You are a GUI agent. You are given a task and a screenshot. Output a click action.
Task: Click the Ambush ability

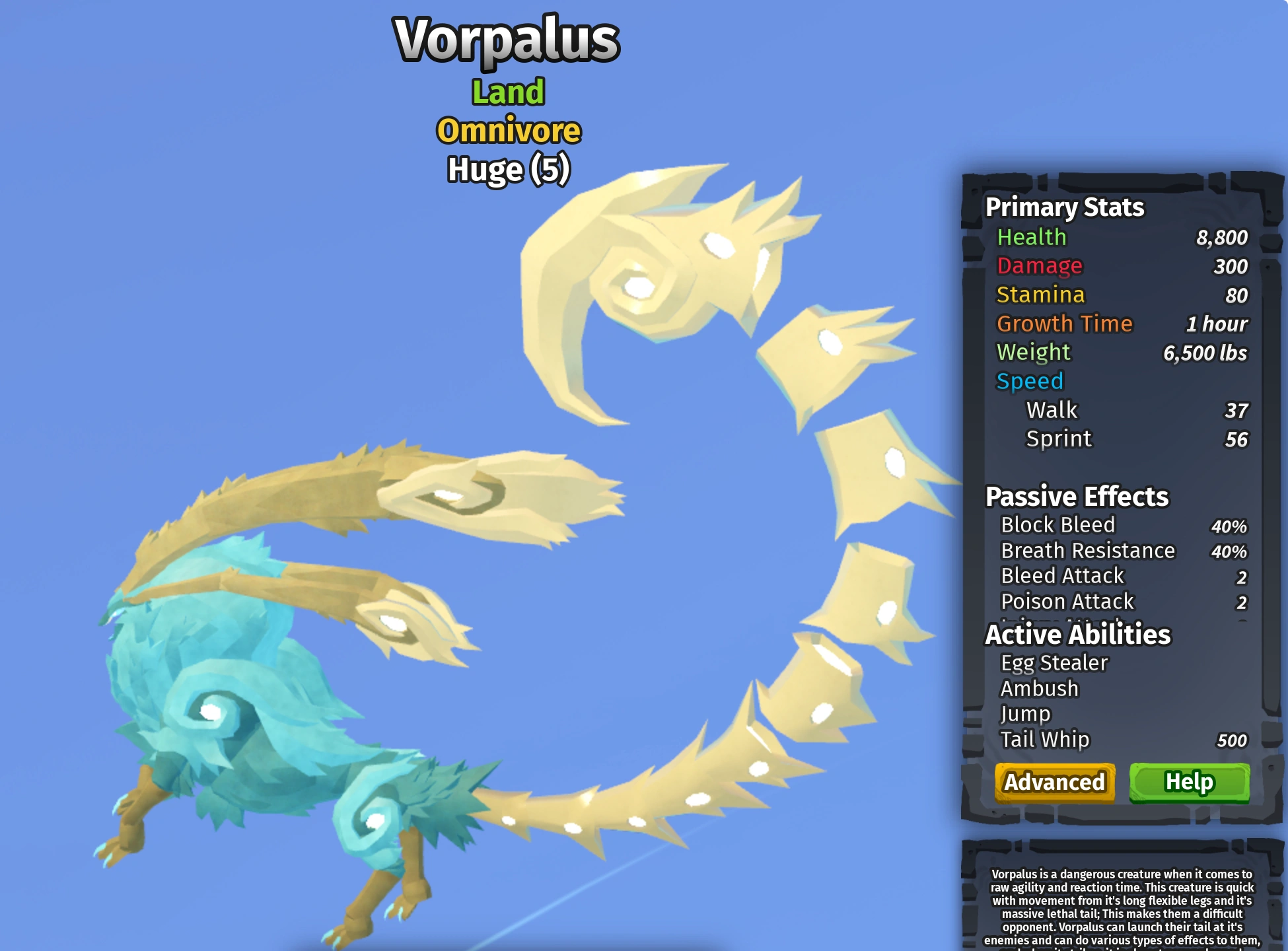coord(1038,688)
